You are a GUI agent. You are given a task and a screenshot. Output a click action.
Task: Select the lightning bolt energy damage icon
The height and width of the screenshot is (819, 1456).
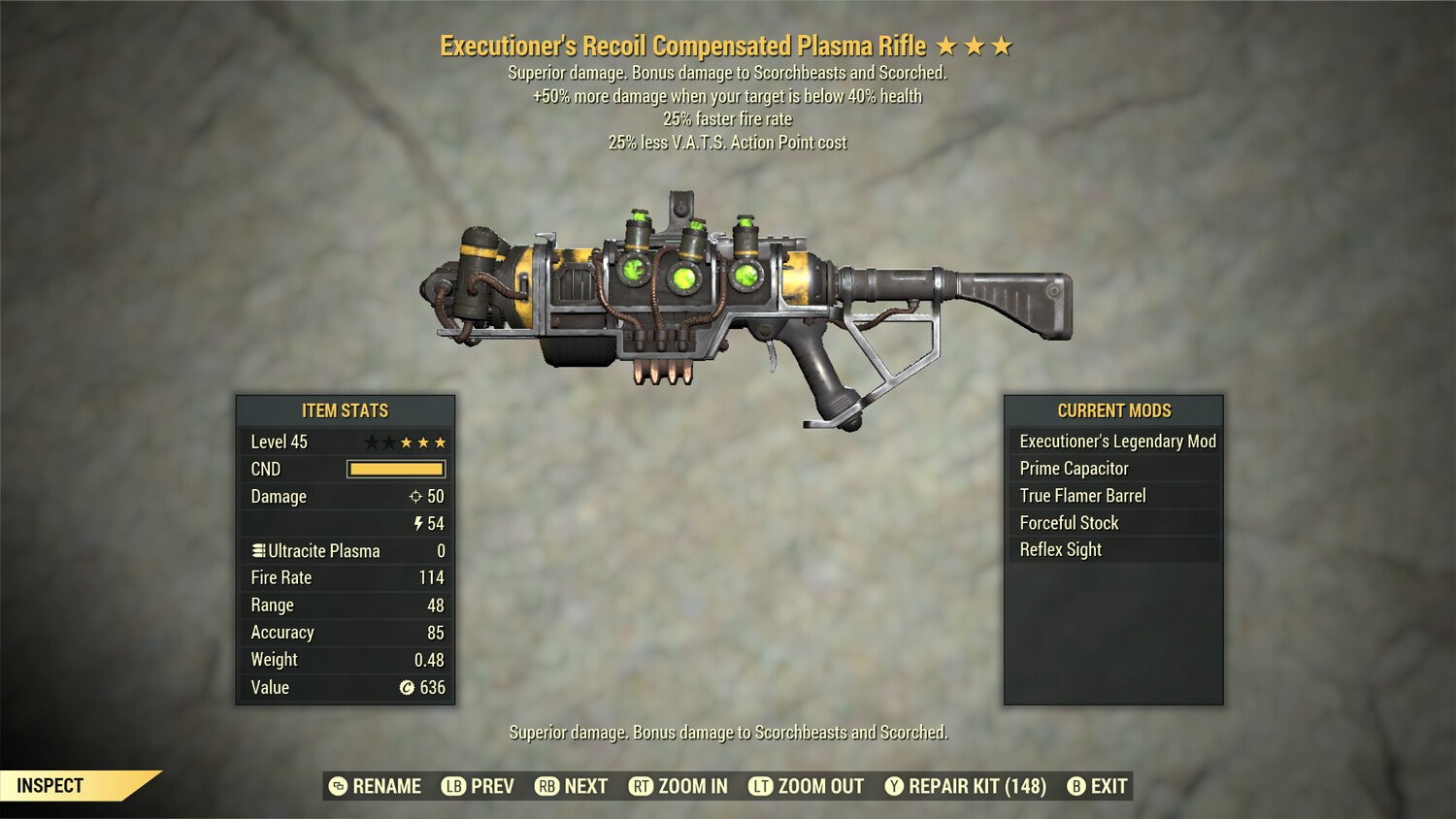pyautogui.click(x=416, y=524)
